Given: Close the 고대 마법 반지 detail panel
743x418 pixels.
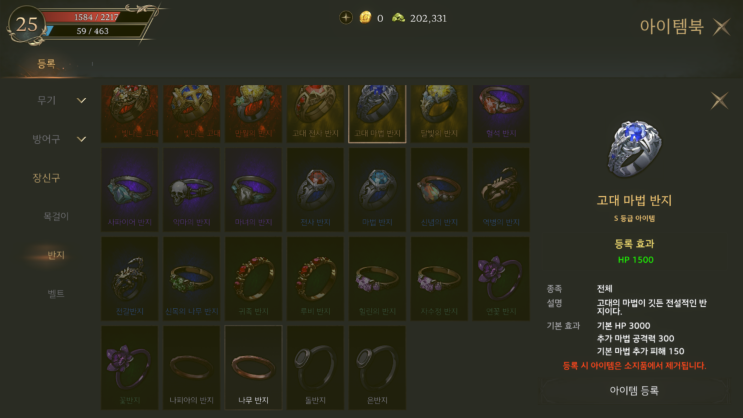Looking at the screenshot, I should (x=718, y=100).
